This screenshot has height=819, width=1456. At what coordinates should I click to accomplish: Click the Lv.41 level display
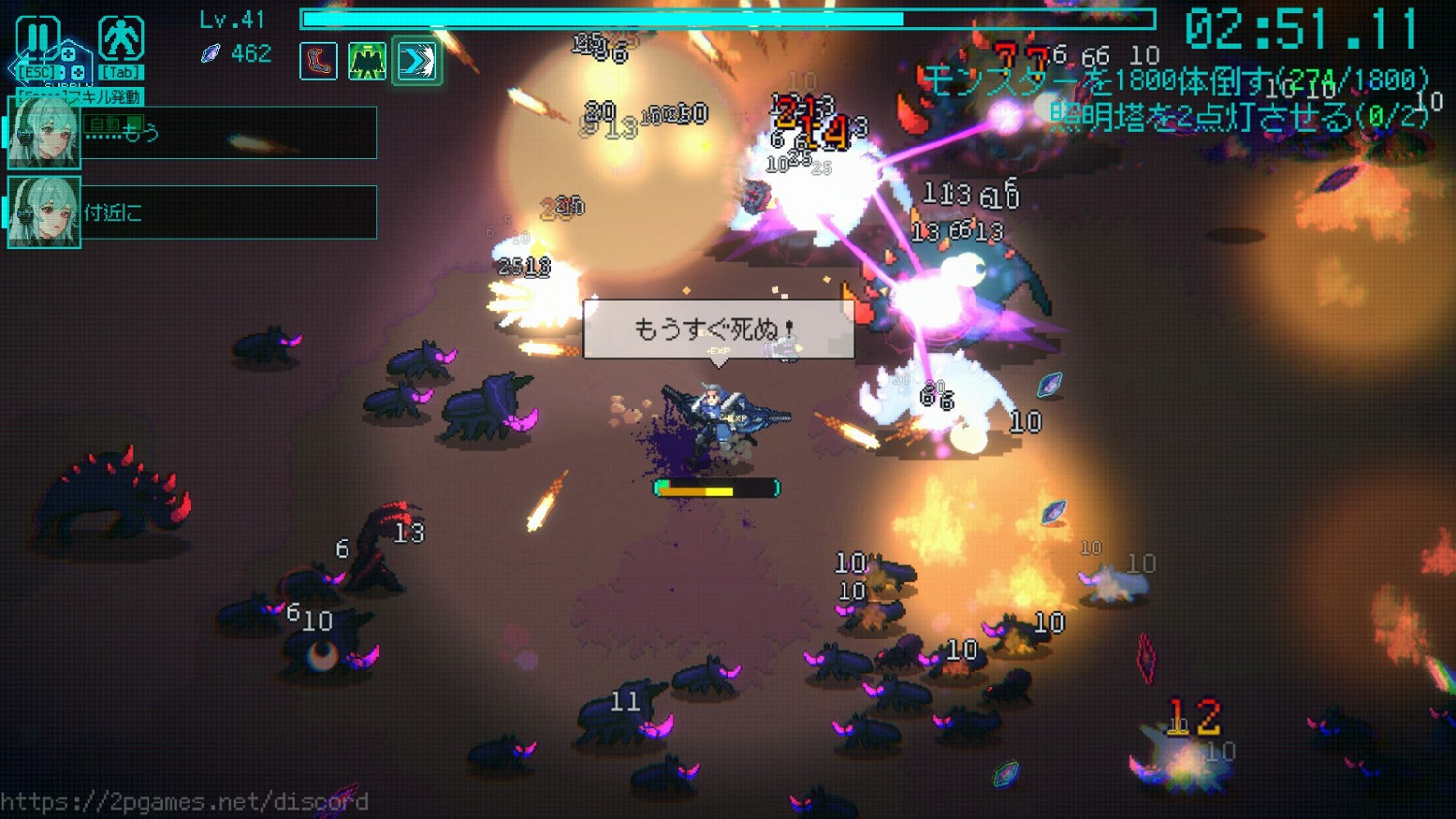click(x=230, y=19)
